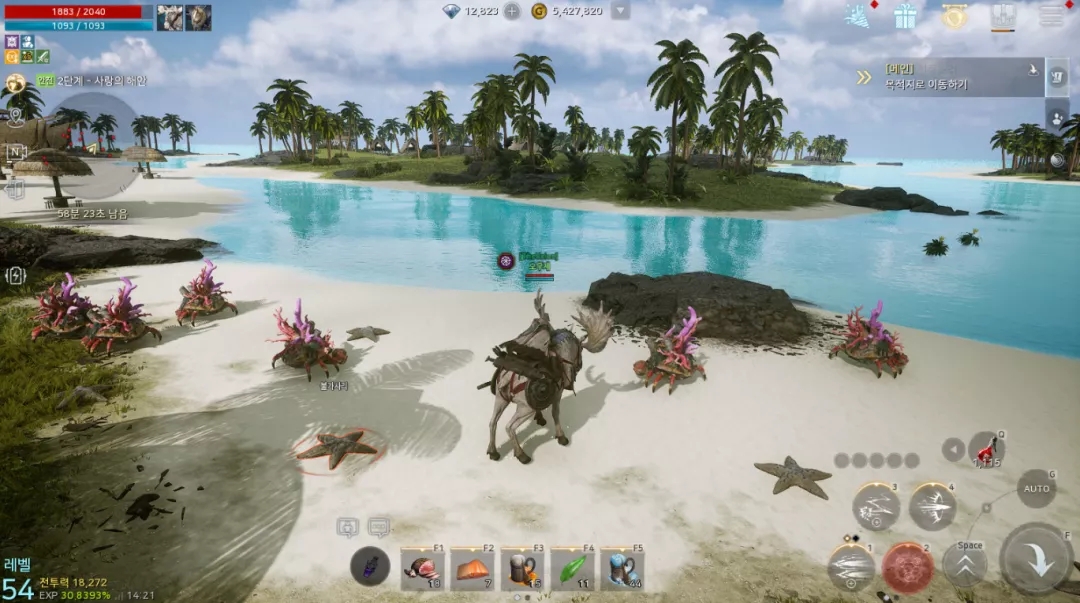
Task: Use the meat item in F1 slot
Action: 423,569
